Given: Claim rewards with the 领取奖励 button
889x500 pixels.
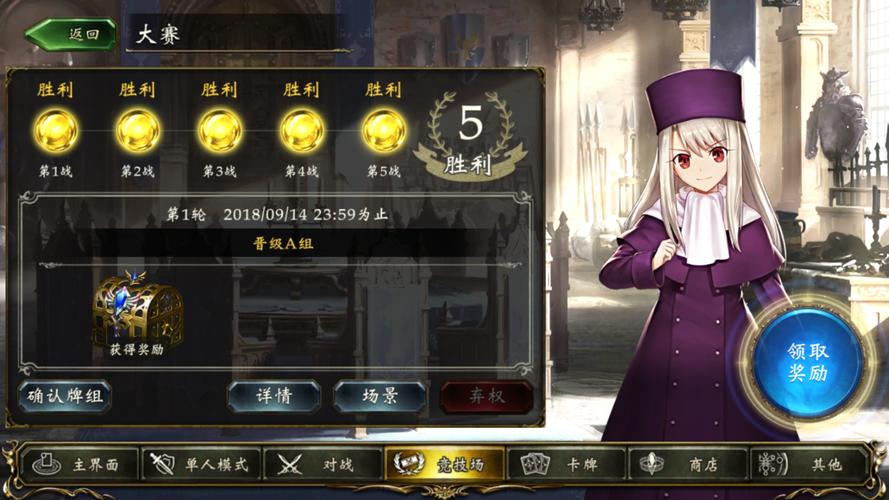Looking at the screenshot, I should [x=808, y=363].
